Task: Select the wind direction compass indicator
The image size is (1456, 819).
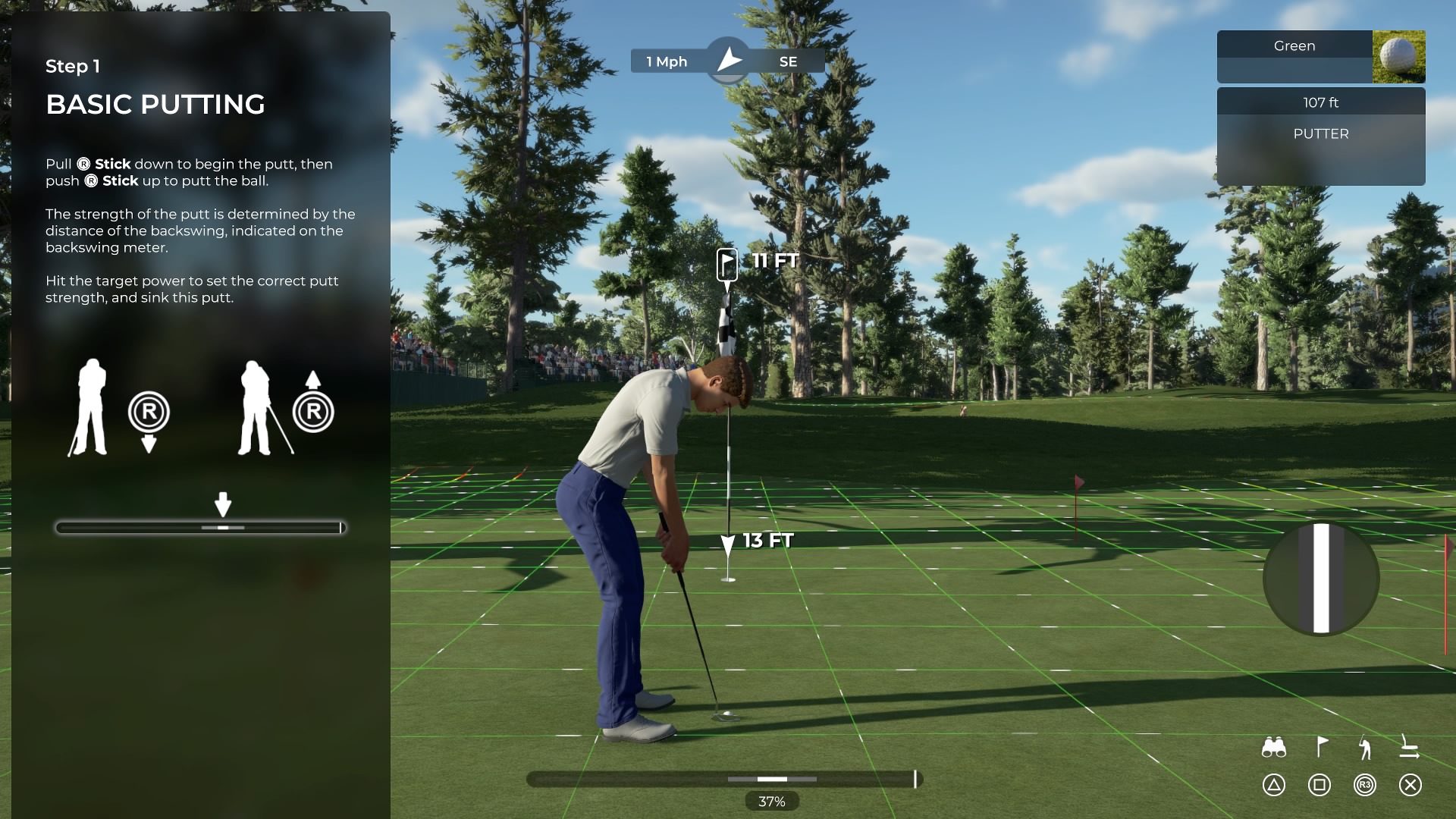Action: pos(729,61)
